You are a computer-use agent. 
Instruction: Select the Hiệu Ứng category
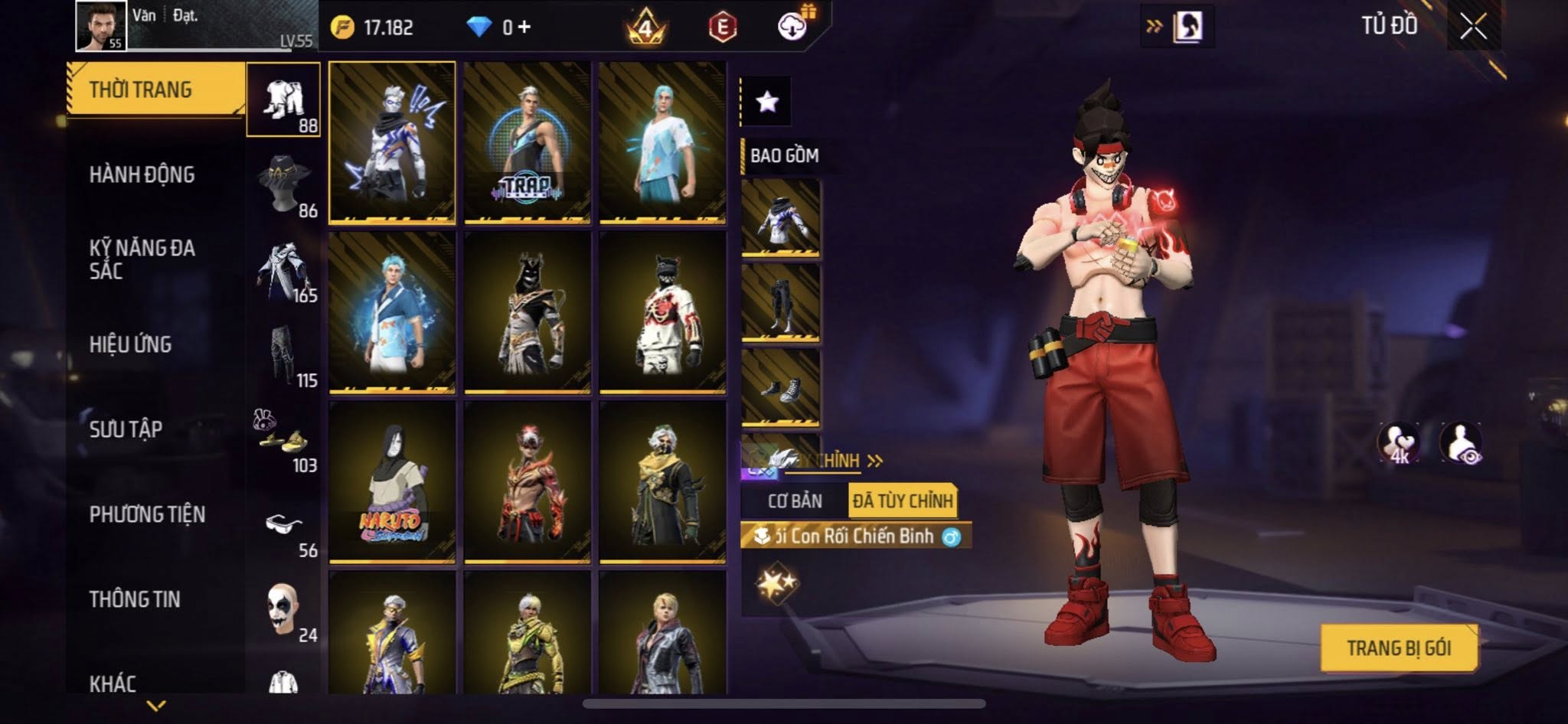tap(130, 344)
